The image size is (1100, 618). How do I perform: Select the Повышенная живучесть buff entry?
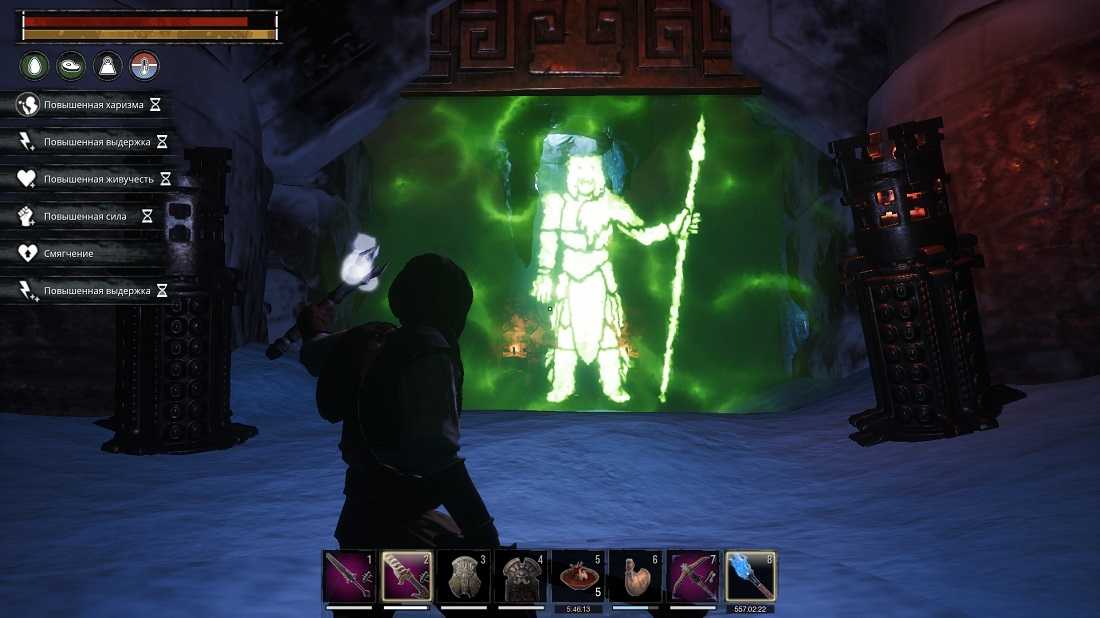93,179
